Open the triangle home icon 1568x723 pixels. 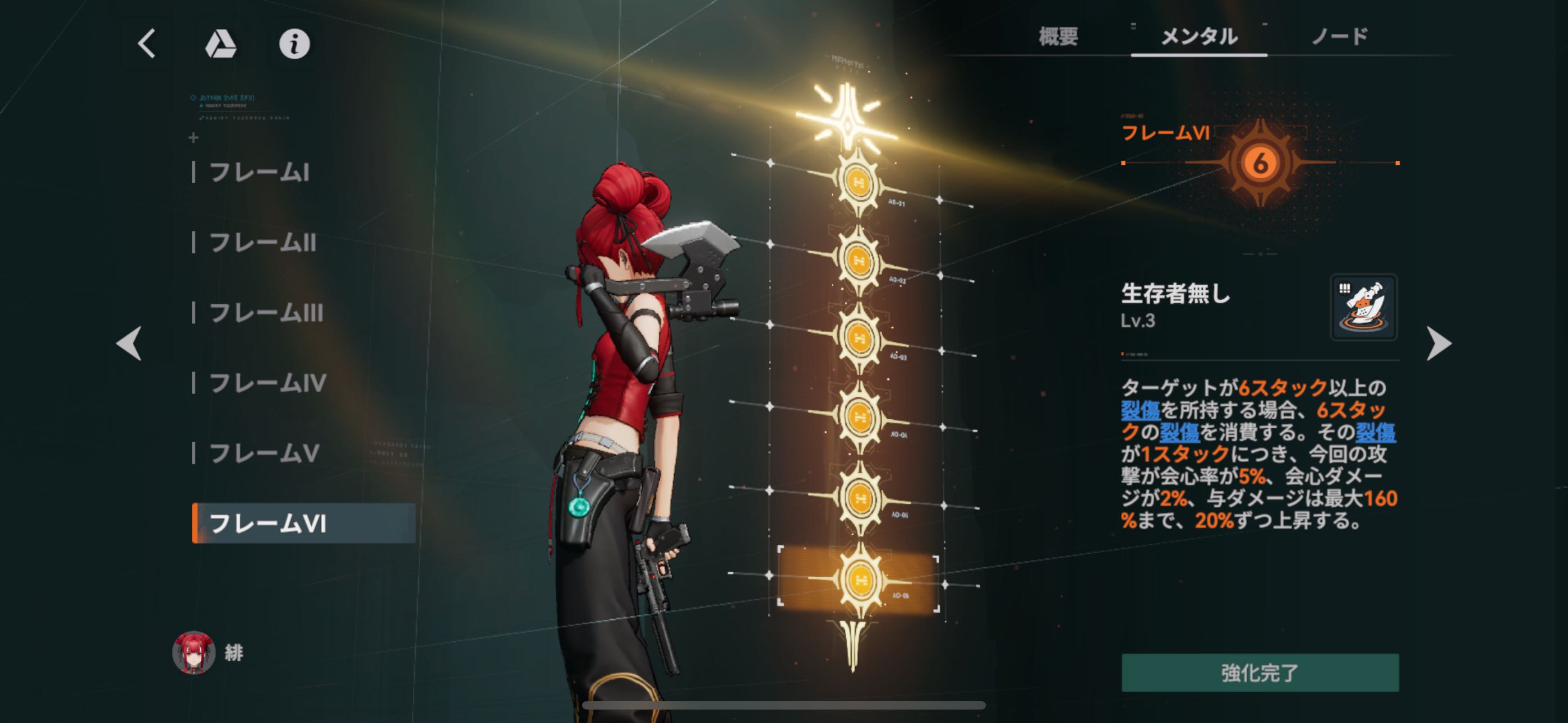(x=220, y=44)
